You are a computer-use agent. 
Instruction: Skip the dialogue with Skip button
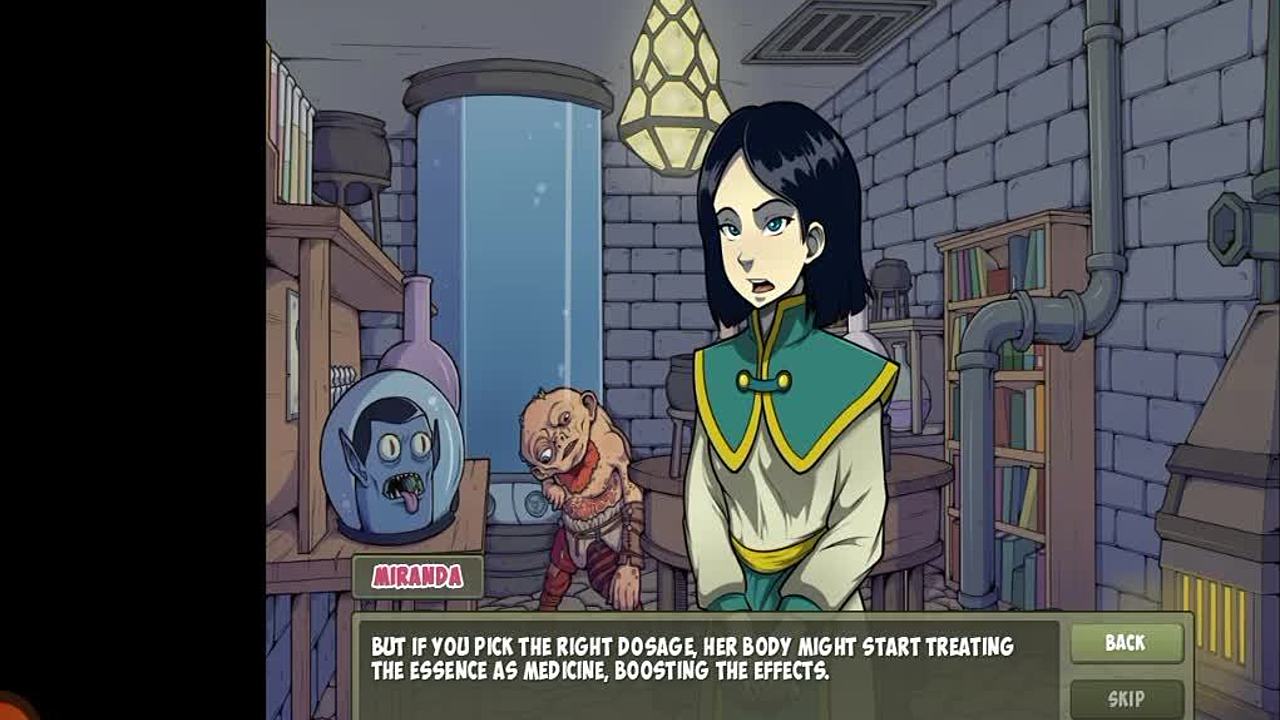pos(1126,698)
